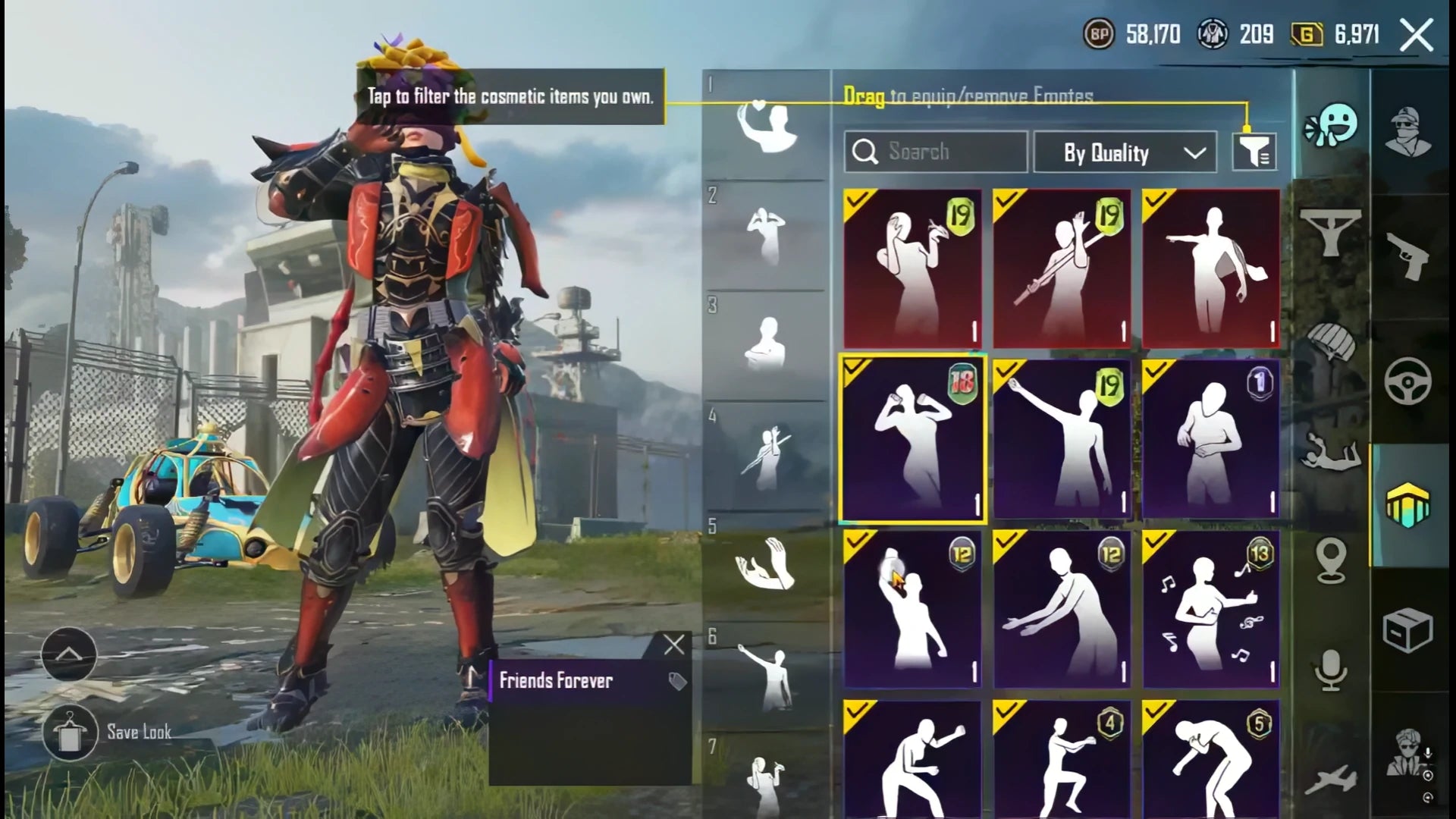Open the By Quality dropdown

click(1125, 152)
